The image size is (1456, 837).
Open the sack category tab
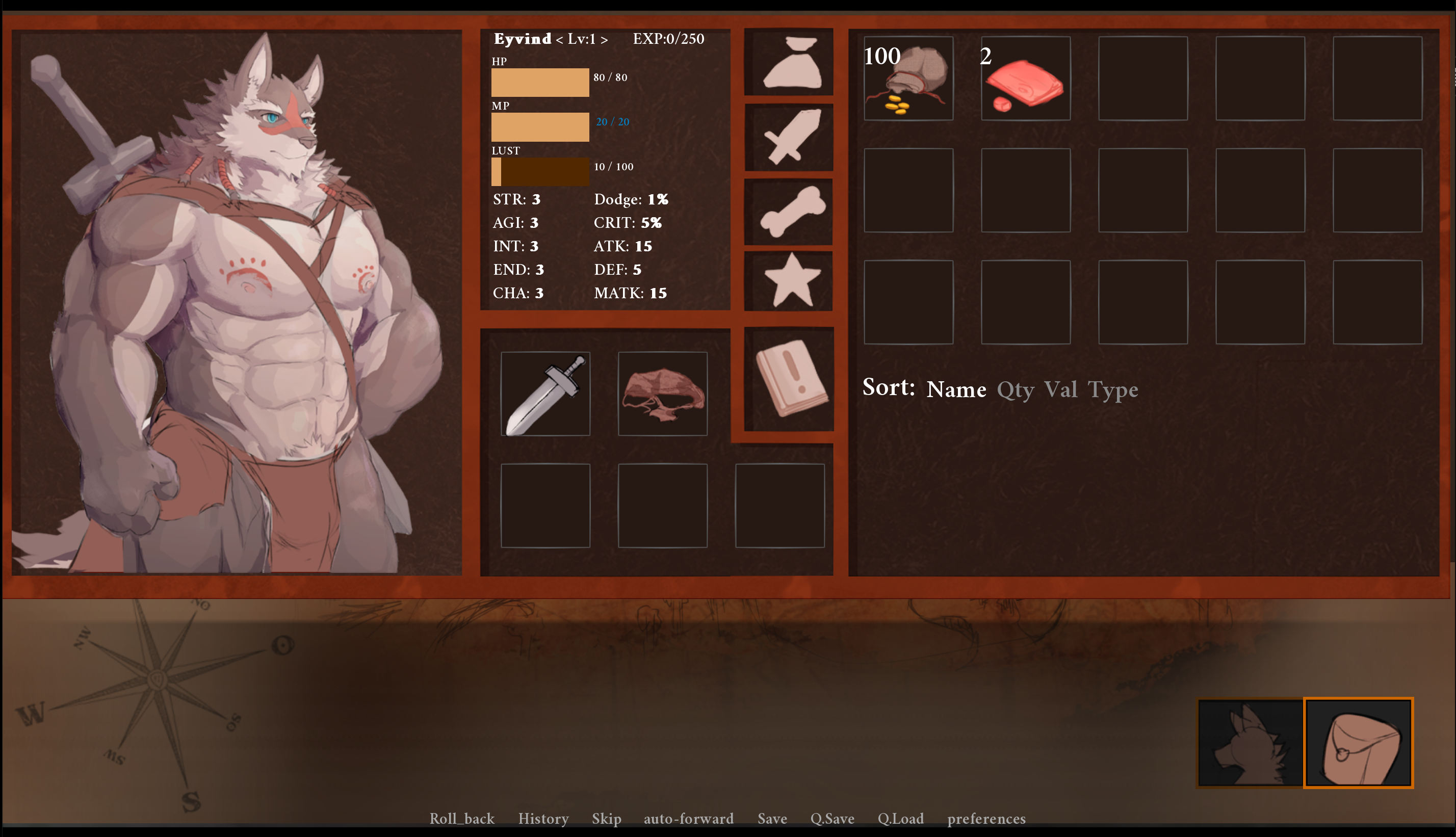tap(789, 62)
